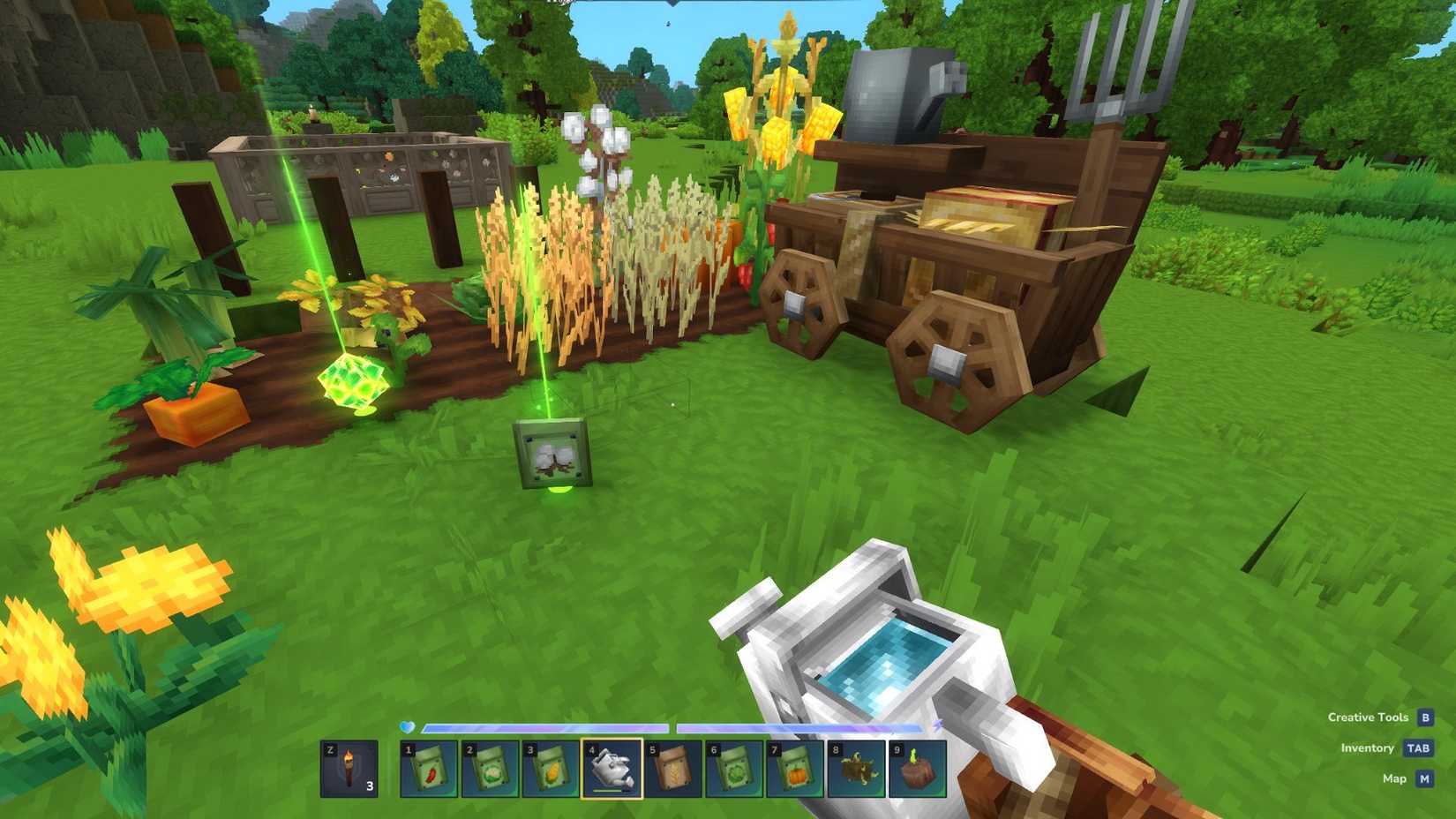
Task: Open the Inventory
Action: pos(1370,748)
